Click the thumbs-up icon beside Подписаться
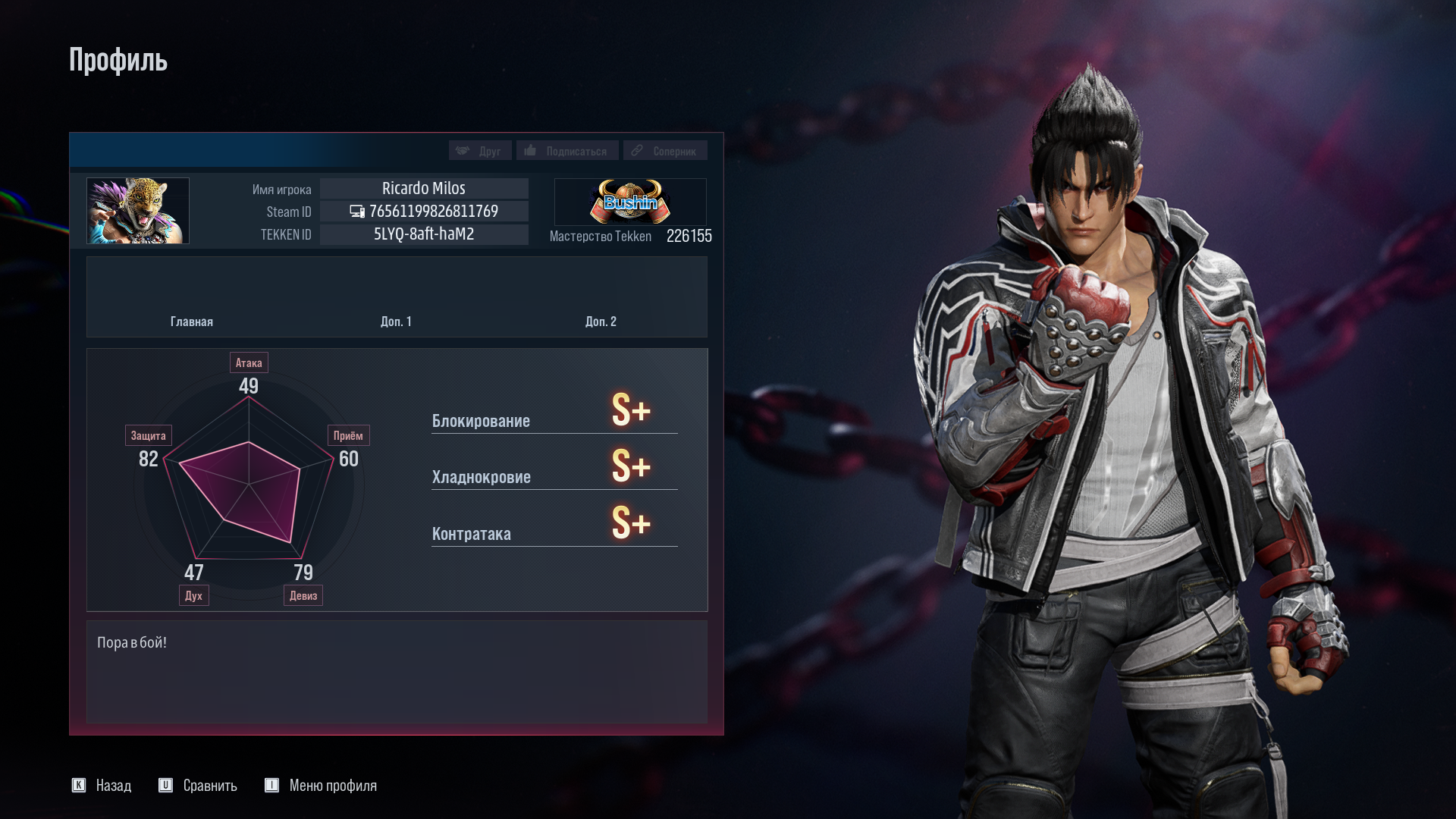The image size is (1456, 819). (x=530, y=150)
